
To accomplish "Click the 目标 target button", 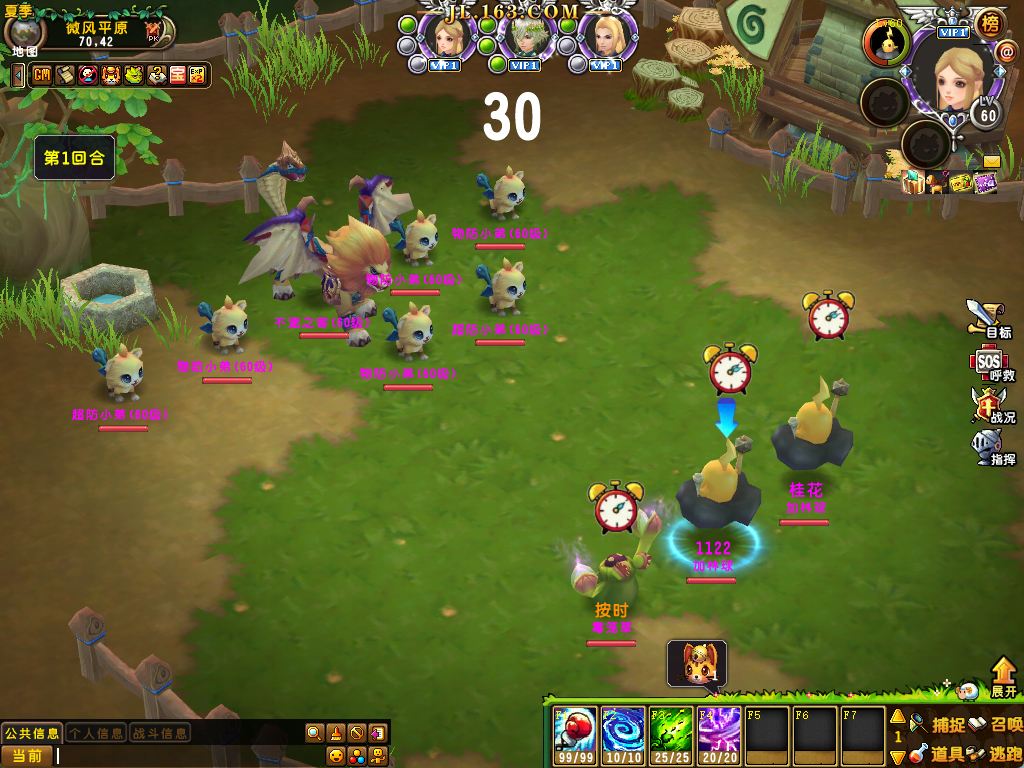I will pyautogui.click(x=988, y=319).
